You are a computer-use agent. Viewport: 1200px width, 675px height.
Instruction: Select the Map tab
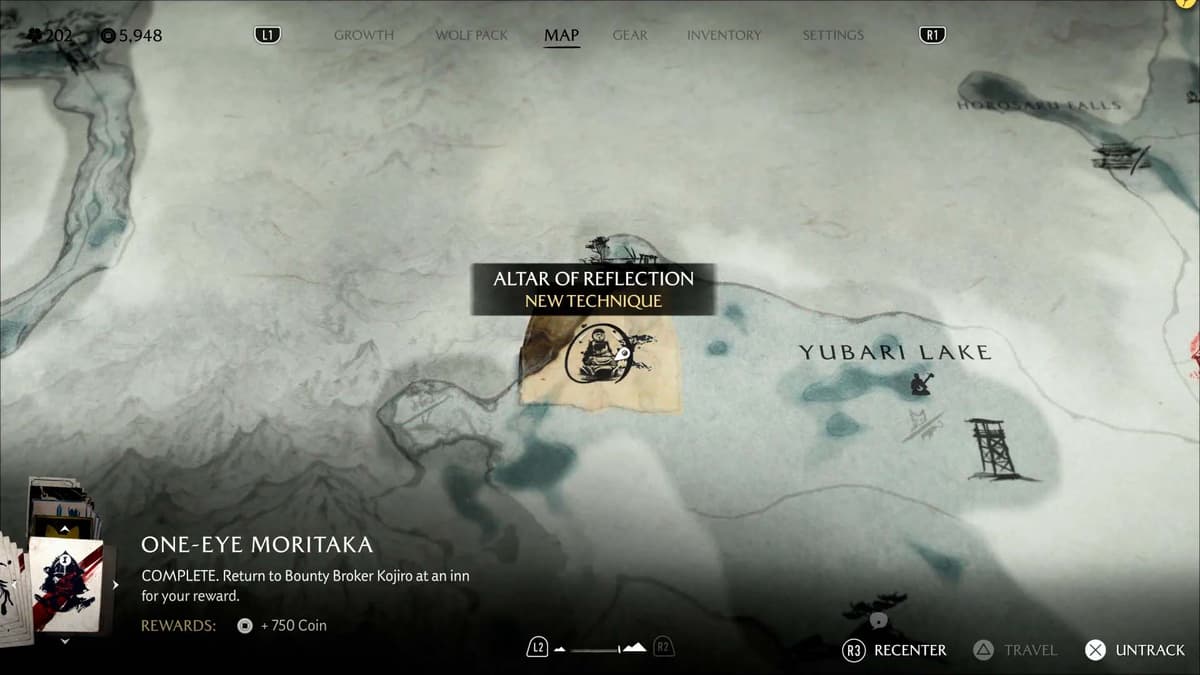[x=561, y=35]
